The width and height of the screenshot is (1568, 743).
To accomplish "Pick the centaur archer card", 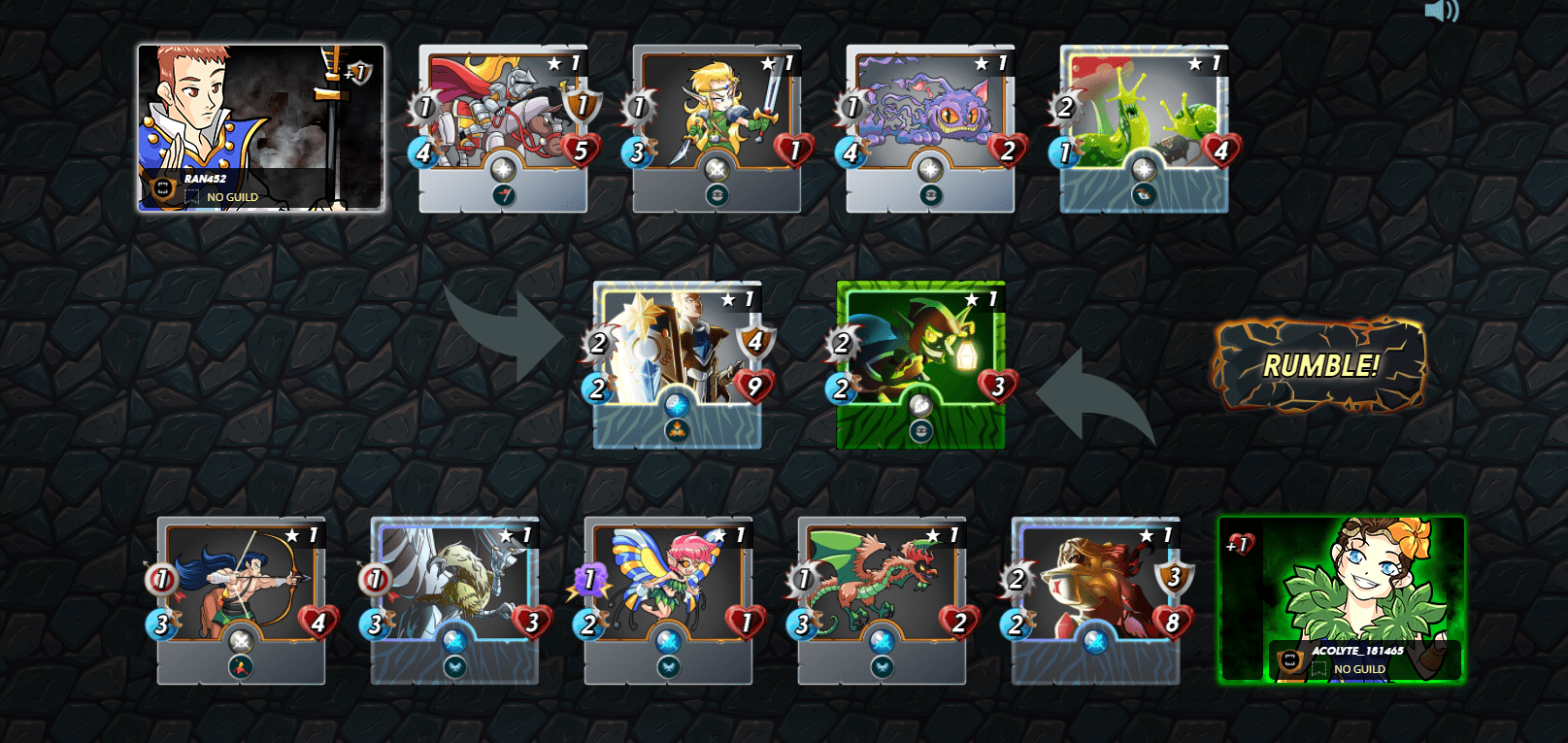I will click(x=241, y=599).
